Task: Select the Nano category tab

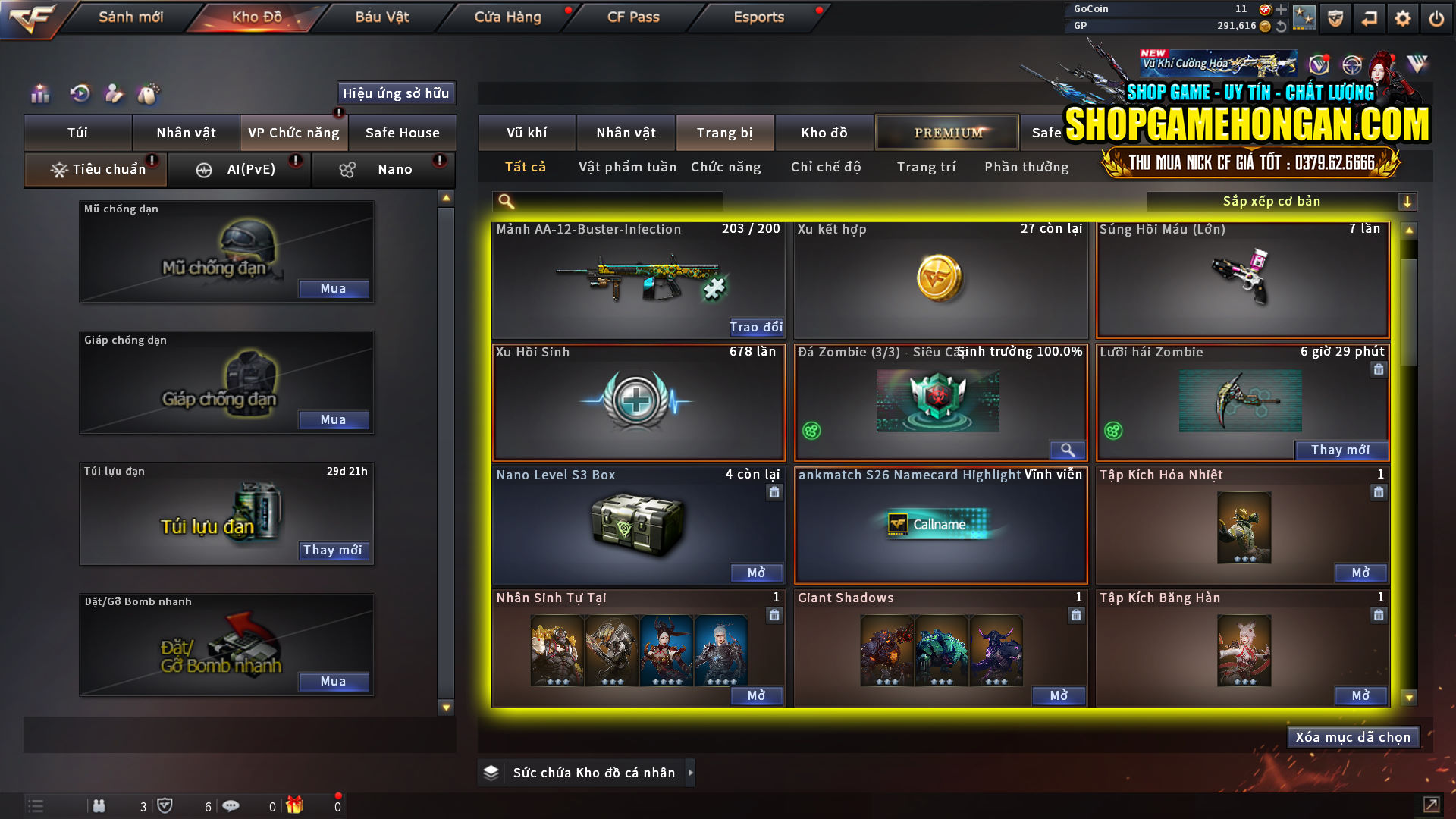Action: [383, 169]
